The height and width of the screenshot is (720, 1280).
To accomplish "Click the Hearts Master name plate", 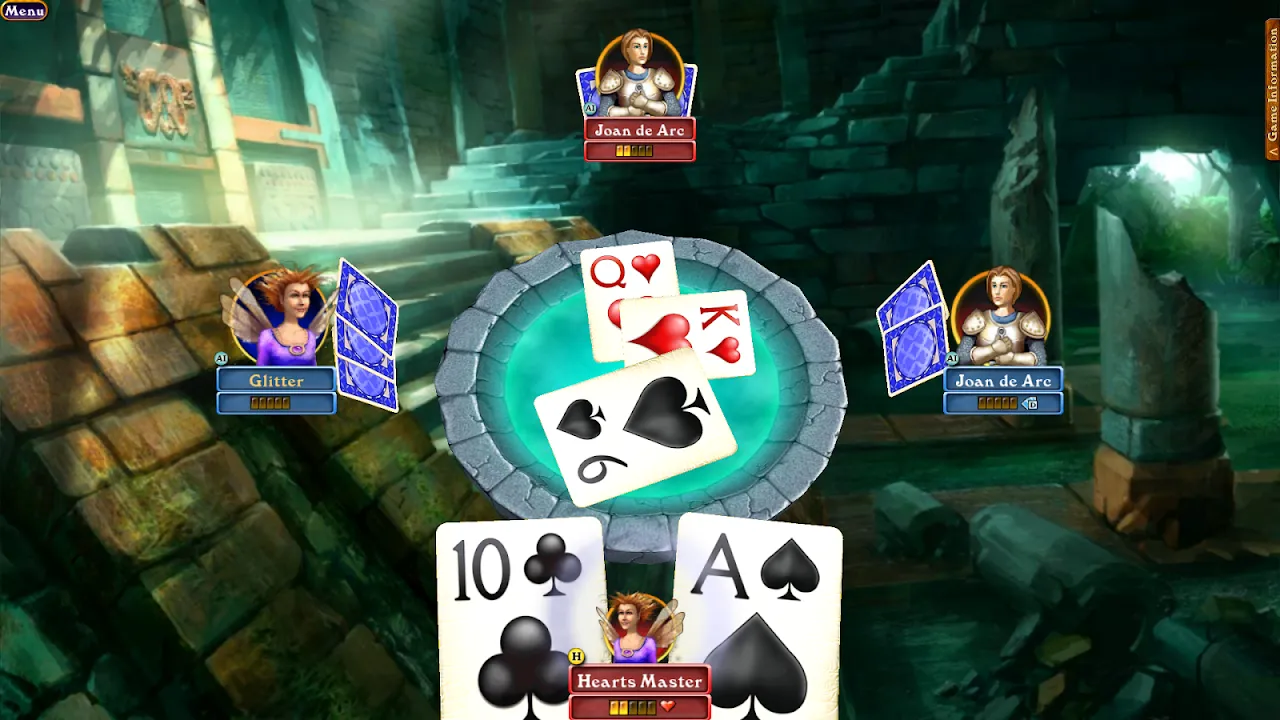I will tap(638, 679).
